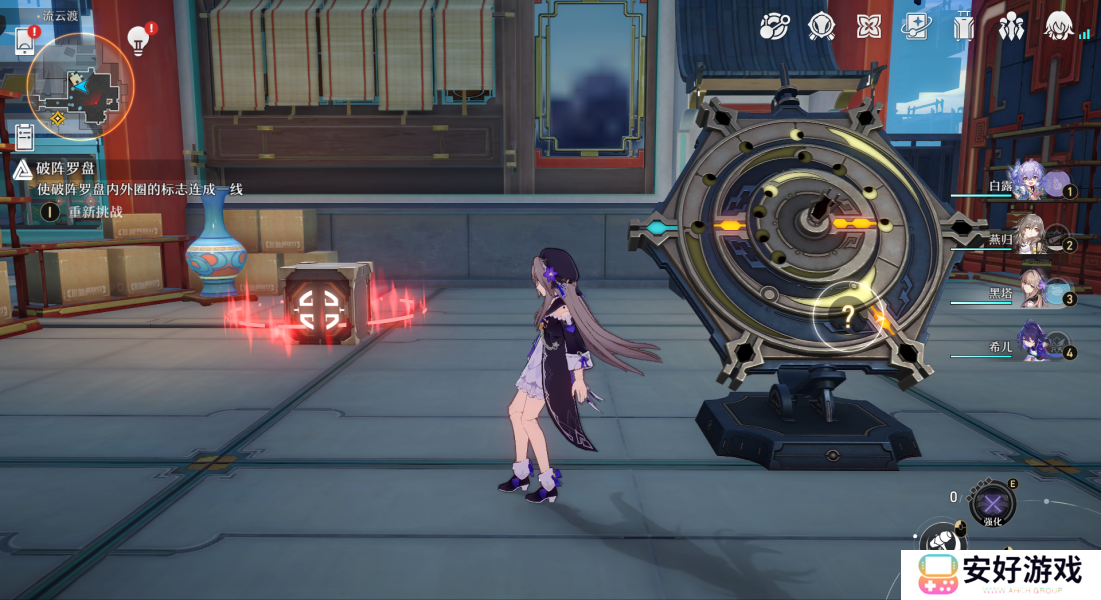Image resolution: width=1101 pixels, height=600 pixels.
Task: Open the 破阵罗盘 objective tracker
Action: (66, 168)
